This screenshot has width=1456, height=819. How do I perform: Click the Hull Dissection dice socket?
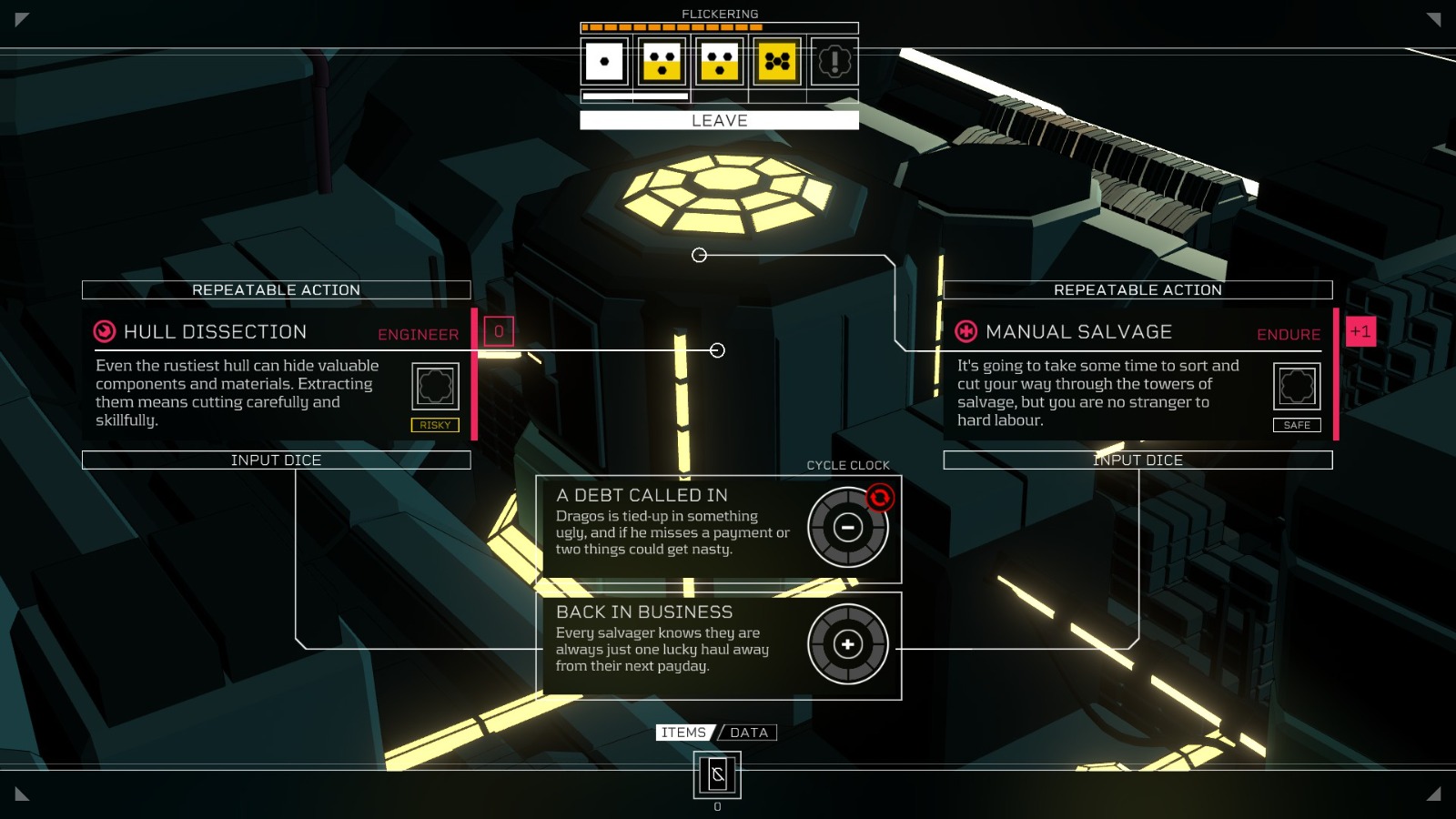click(435, 386)
